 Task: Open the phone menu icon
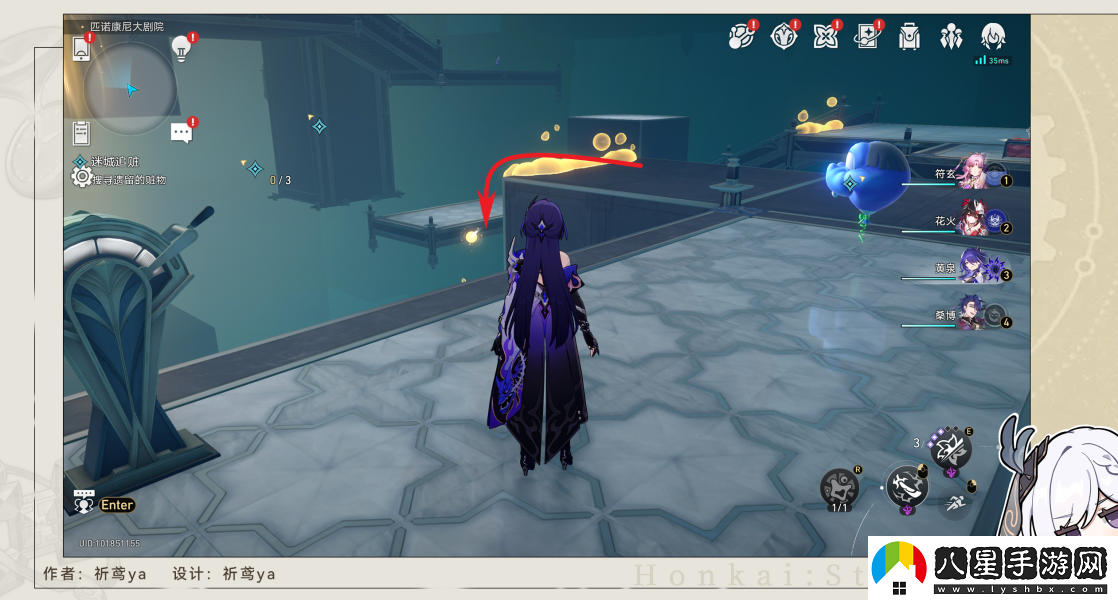(x=82, y=47)
